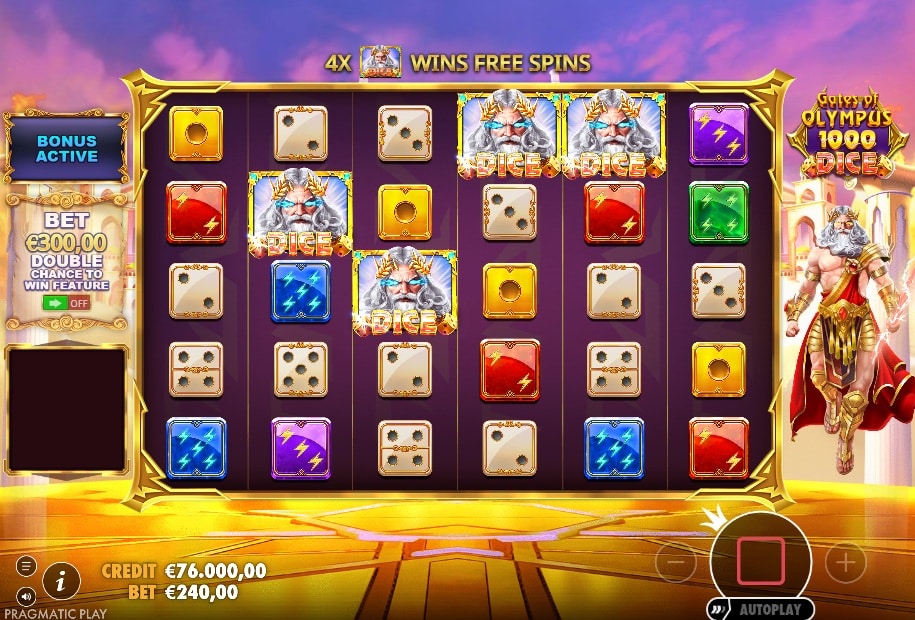This screenshot has width=915, height=620.
Task: Decrease the bet with the minus button
Action: [x=676, y=563]
